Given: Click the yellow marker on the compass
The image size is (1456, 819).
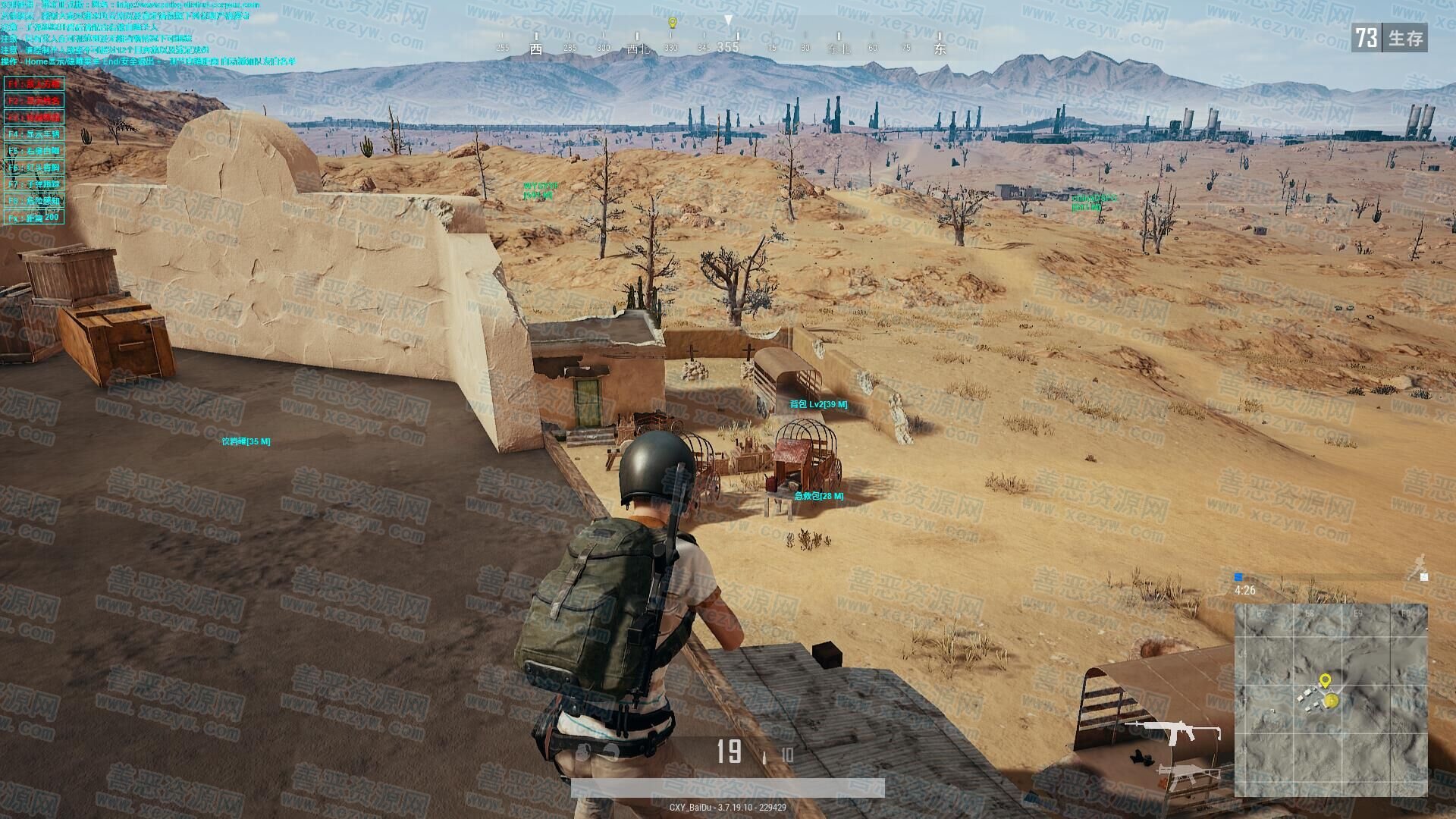Looking at the screenshot, I should click(x=671, y=24).
